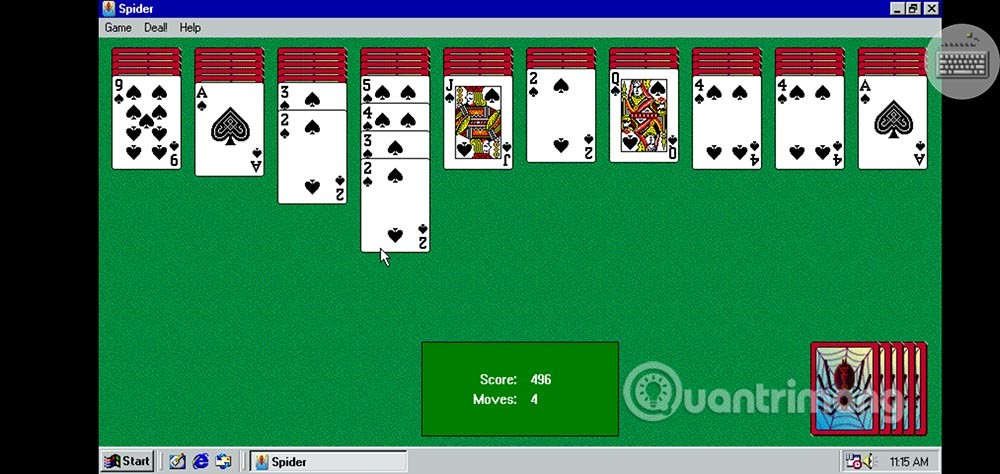Pick the jack of spades card
The width and height of the screenshot is (1000, 474).
point(477,122)
